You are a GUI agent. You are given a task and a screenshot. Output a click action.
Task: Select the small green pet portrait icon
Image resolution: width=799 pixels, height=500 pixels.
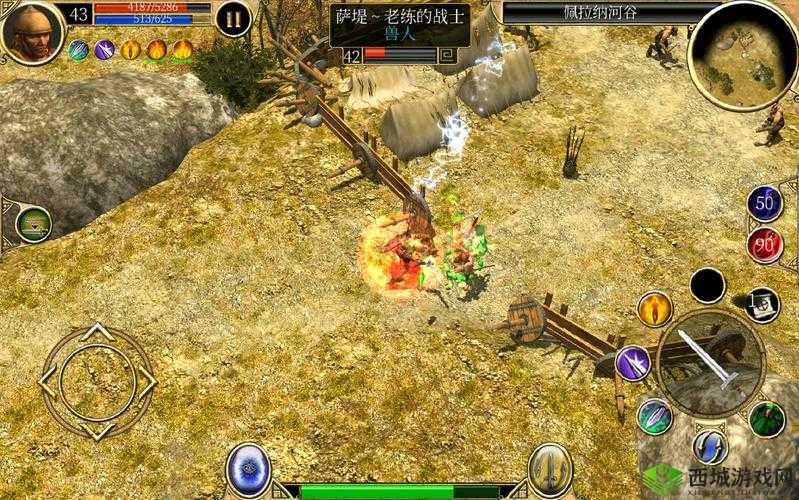33,223
